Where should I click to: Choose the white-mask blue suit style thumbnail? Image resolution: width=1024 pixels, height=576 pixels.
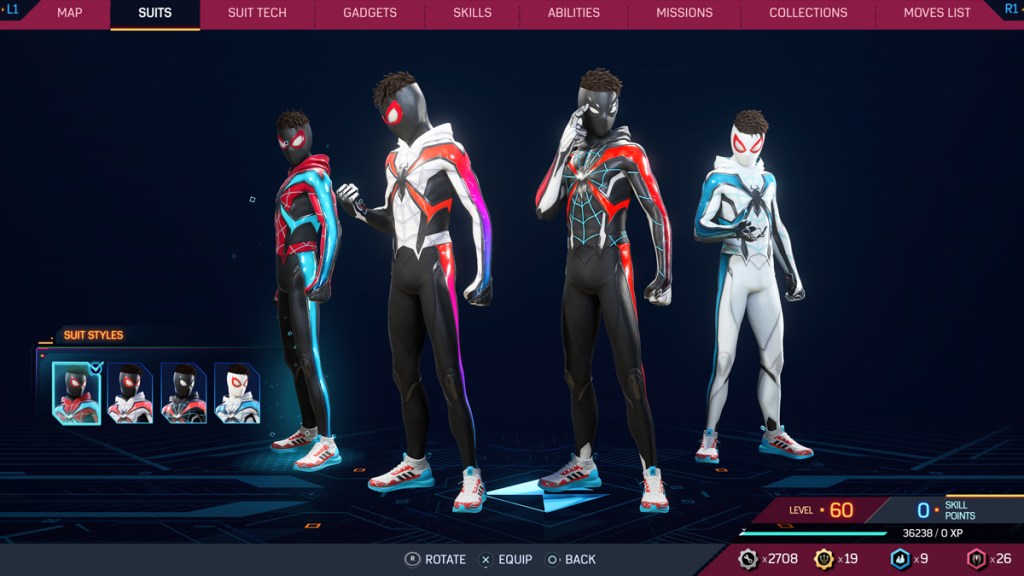click(x=237, y=393)
